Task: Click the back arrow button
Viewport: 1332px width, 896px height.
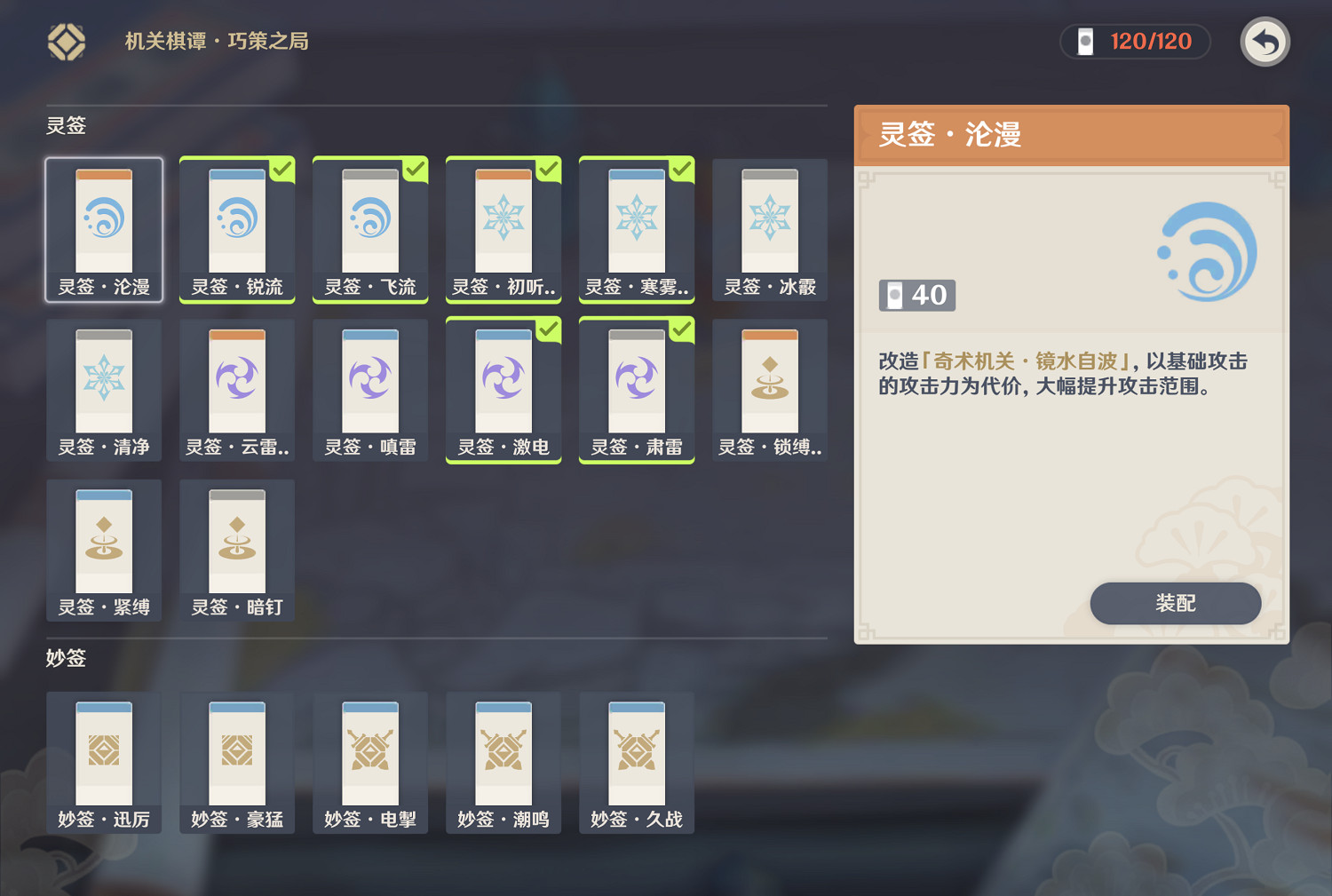Action: [1265, 41]
